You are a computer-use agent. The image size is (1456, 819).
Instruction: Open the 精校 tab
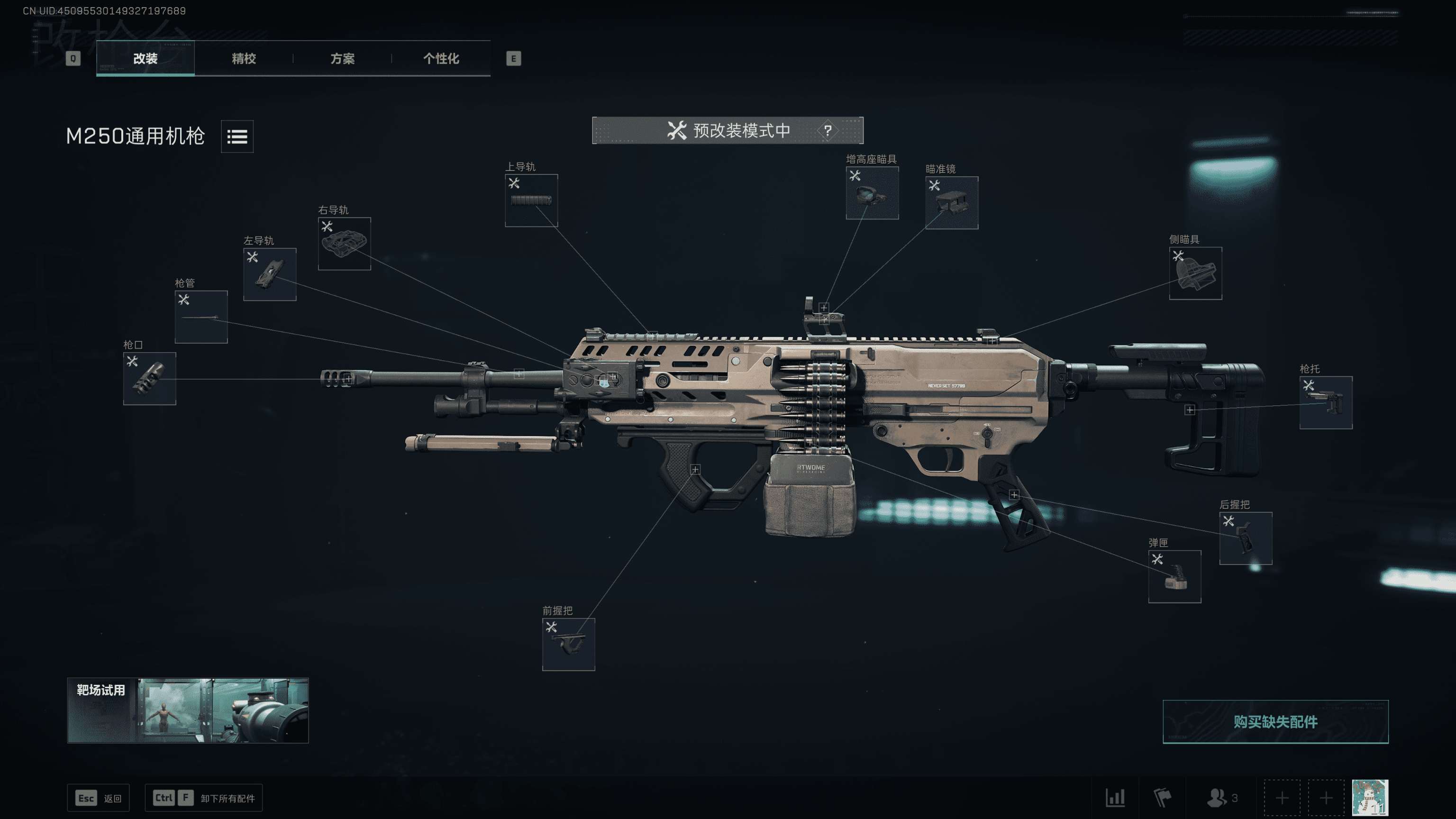click(x=244, y=58)
